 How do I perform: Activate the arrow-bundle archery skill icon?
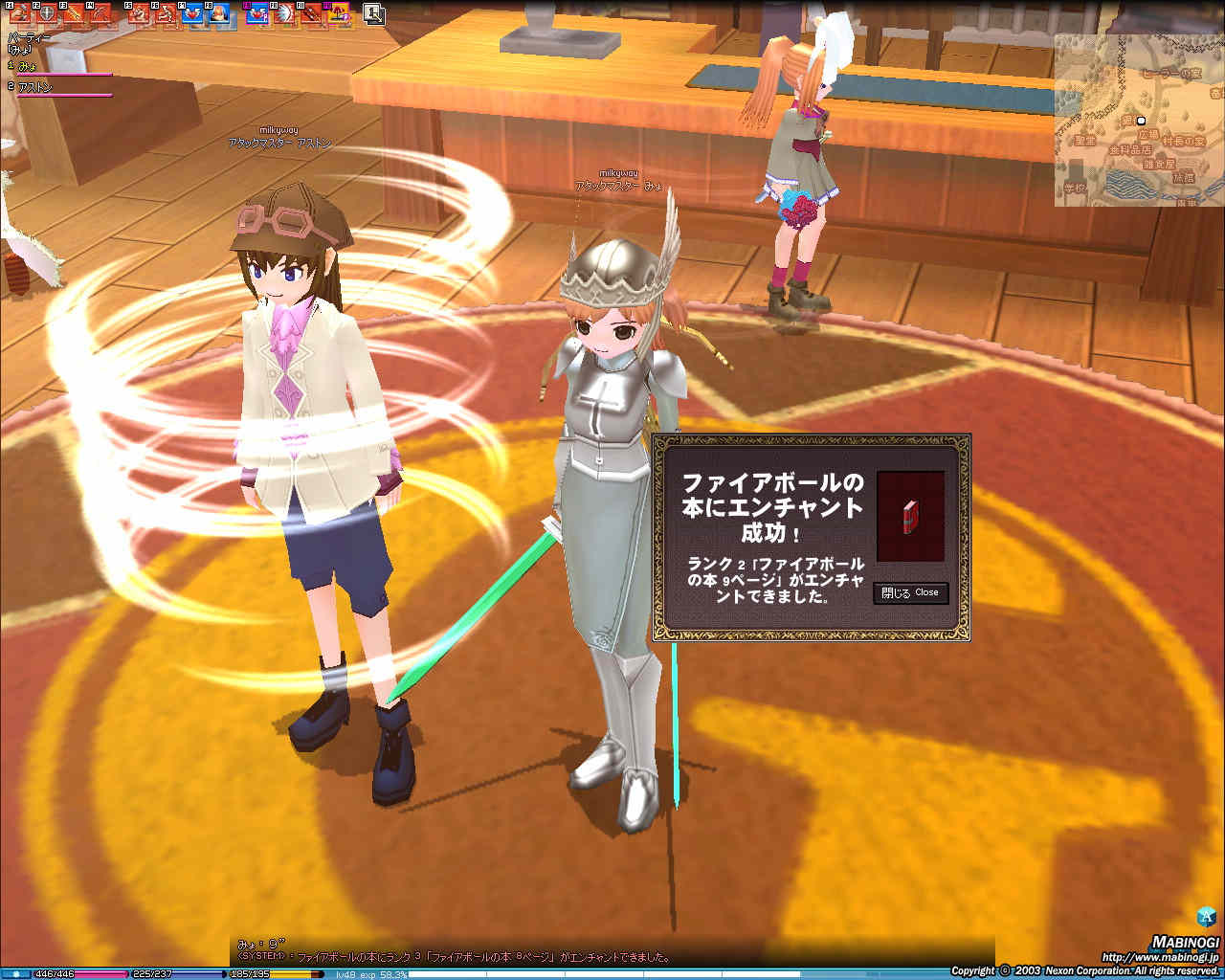tap(311, 12)
